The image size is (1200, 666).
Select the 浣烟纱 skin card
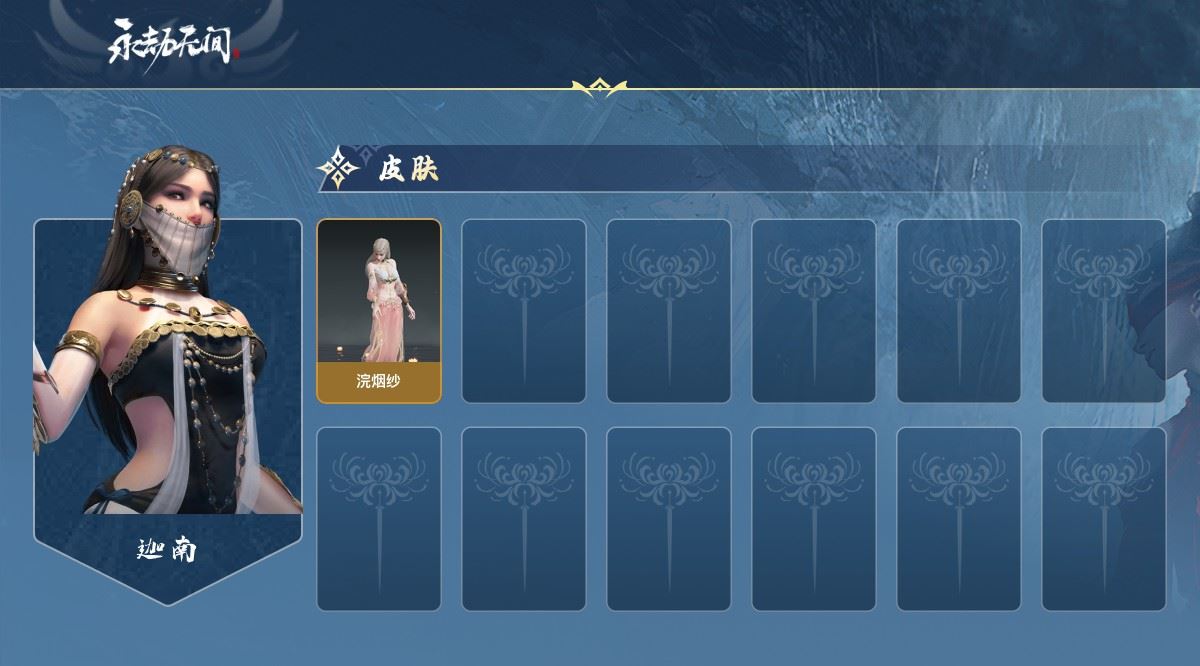[x=379, y=311]
